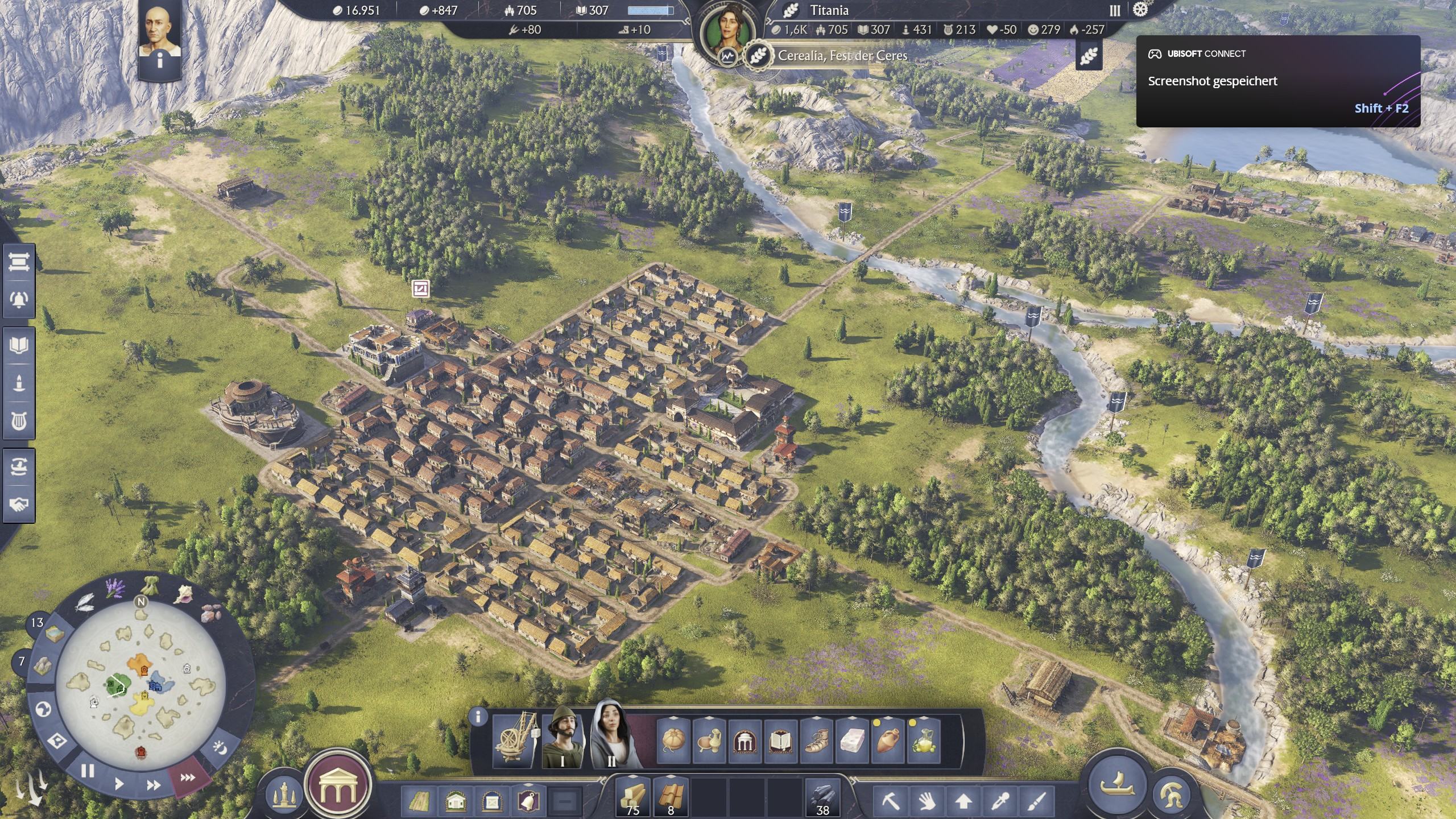Set normal play speed
1456x819 pixels.
coord(119,784)
